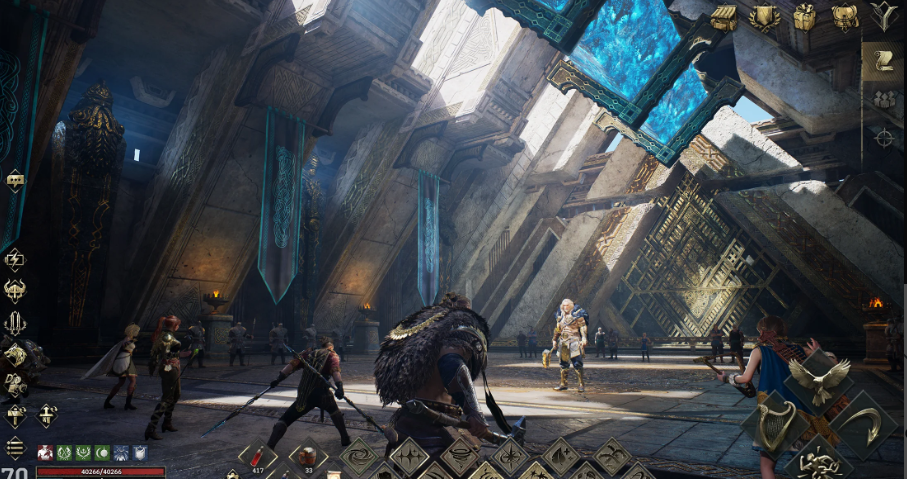Open the banner with laurel wreath menu
The image size is (907, 479).
(x=764, y=17)
